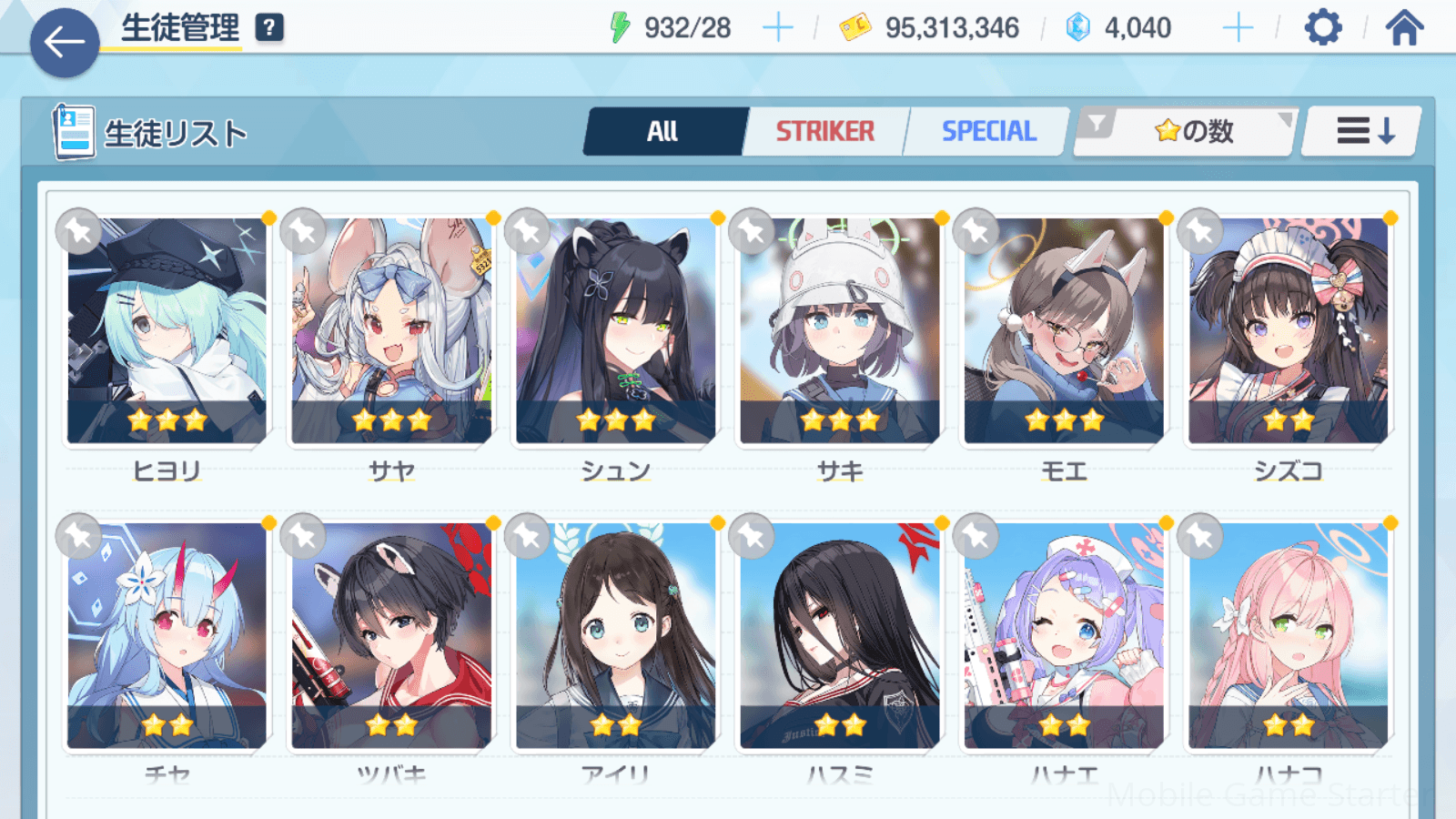Toggle the favorite pin on ハナコ
This screenshot has width=1456, height=819.
1200,537
